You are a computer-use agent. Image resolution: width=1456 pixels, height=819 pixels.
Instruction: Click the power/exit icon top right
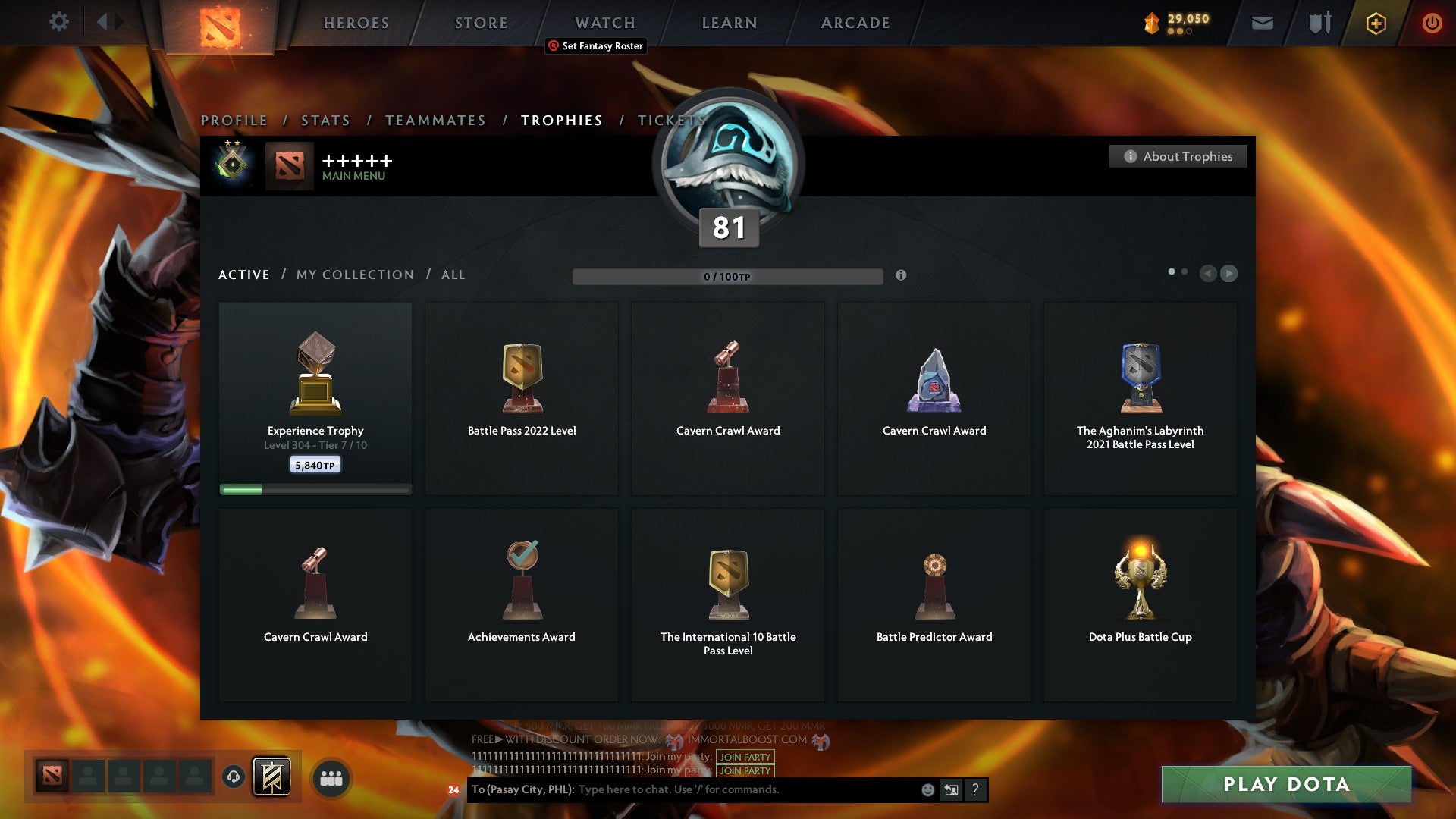(1432, 23)
